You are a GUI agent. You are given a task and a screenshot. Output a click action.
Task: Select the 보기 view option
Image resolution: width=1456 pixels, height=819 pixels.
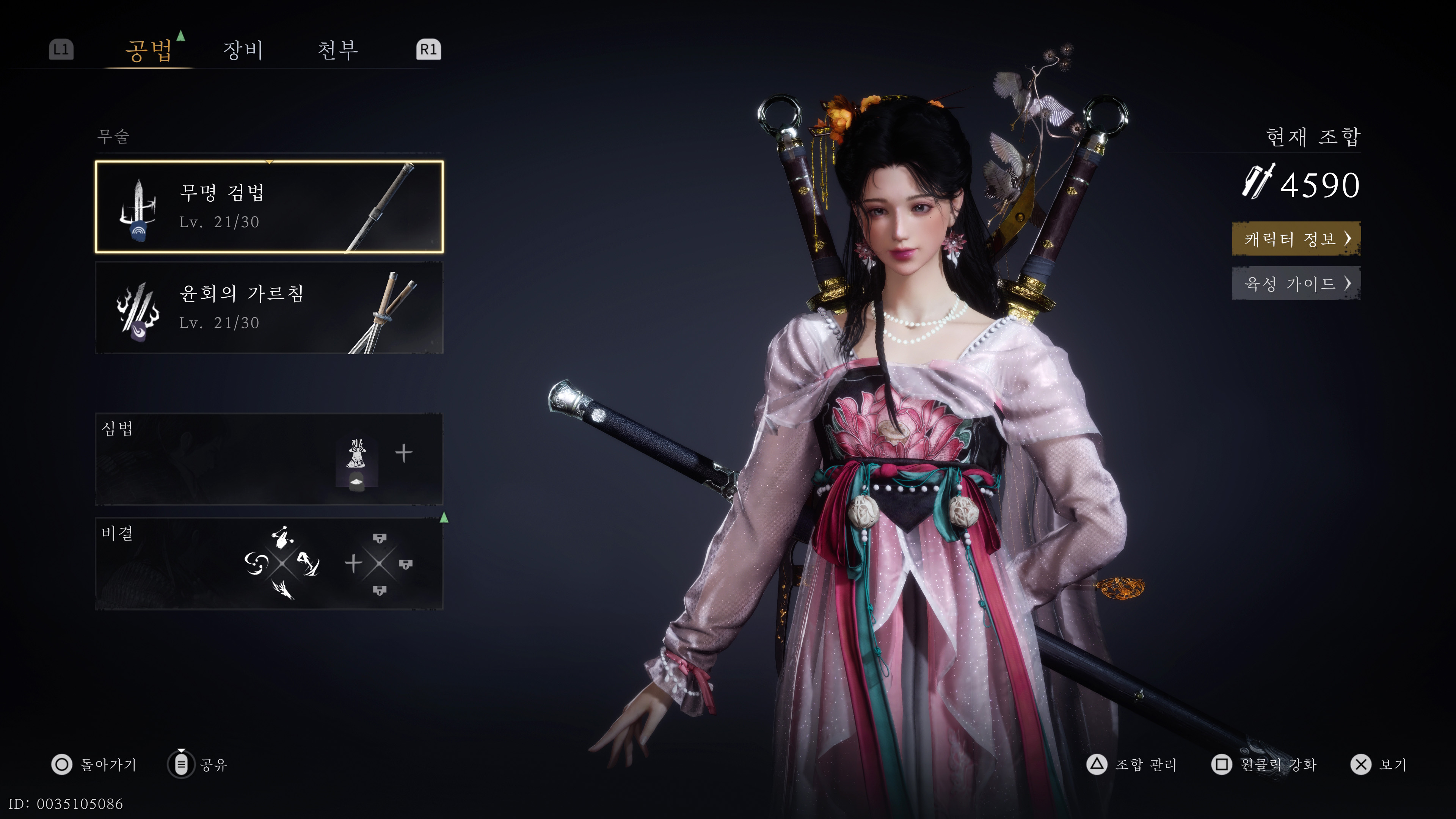coord(1379,765)
